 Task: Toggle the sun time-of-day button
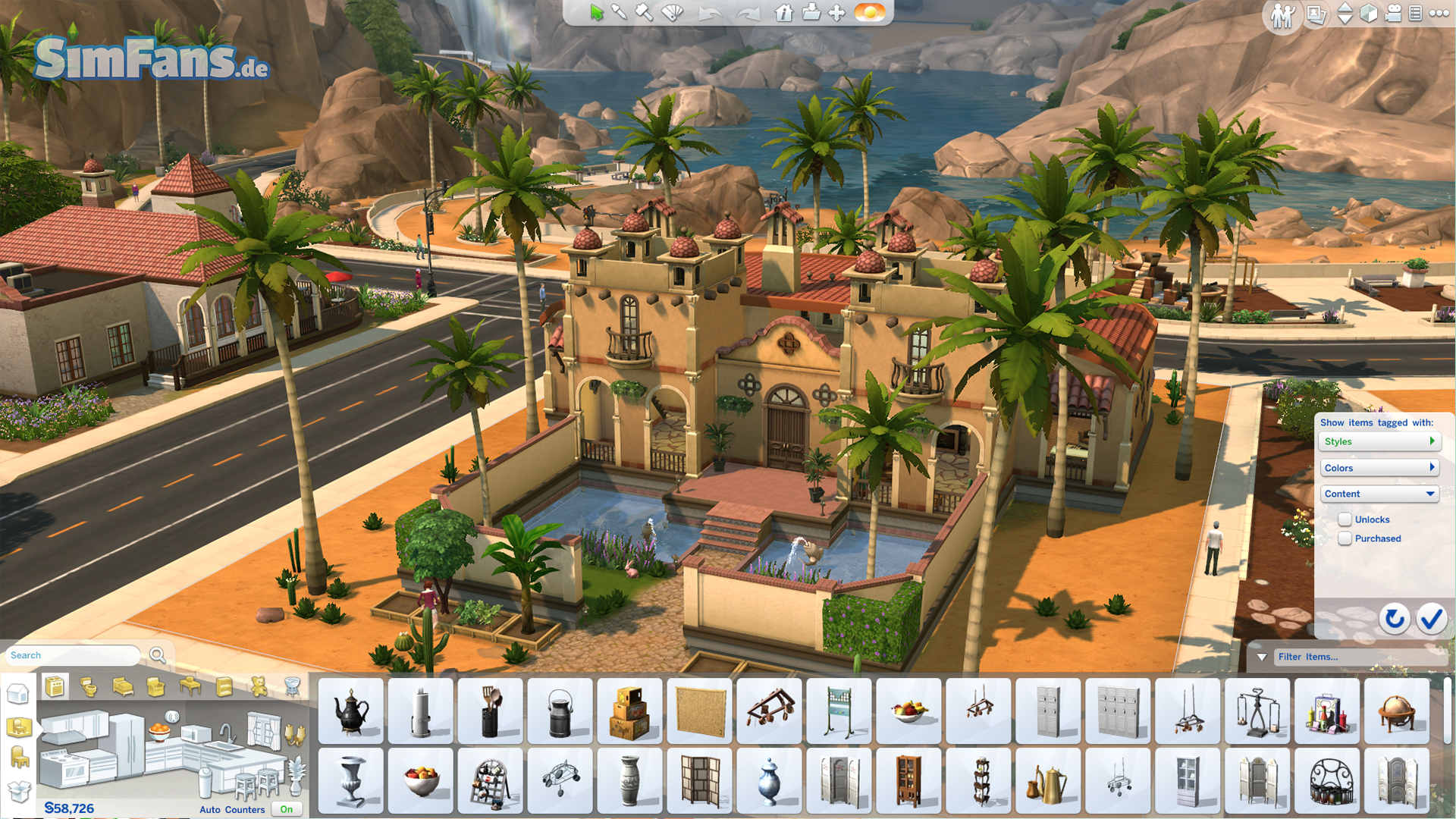point(870,12)
